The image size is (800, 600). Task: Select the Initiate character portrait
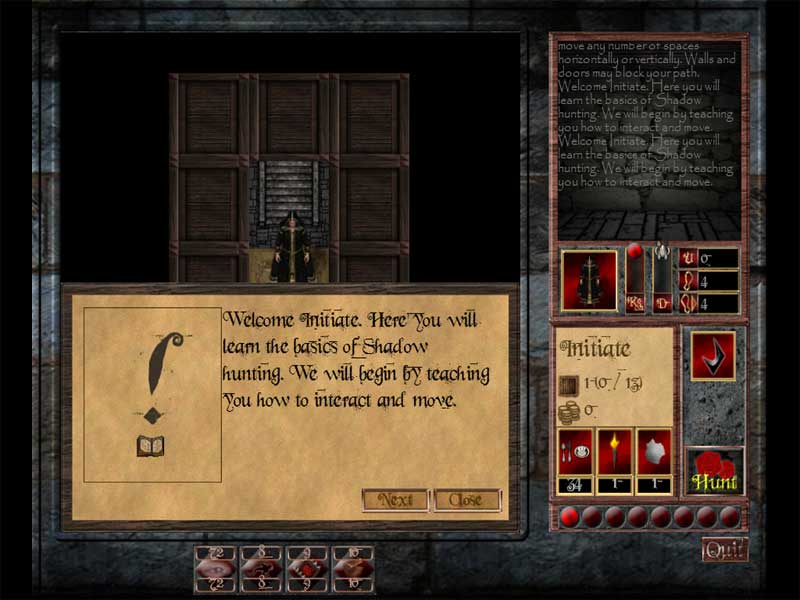click(590, 280)
